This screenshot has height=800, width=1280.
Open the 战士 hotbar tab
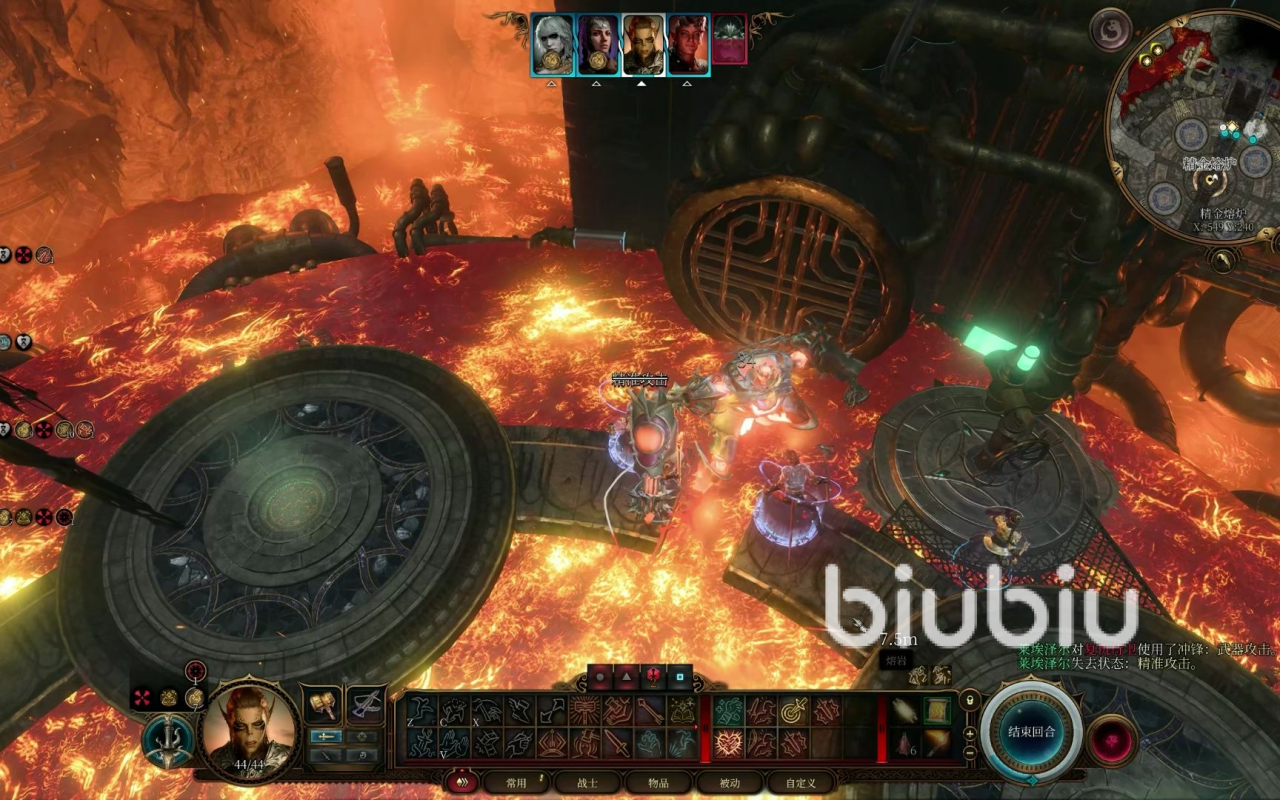pyautogui.click(x=587, y=783)
